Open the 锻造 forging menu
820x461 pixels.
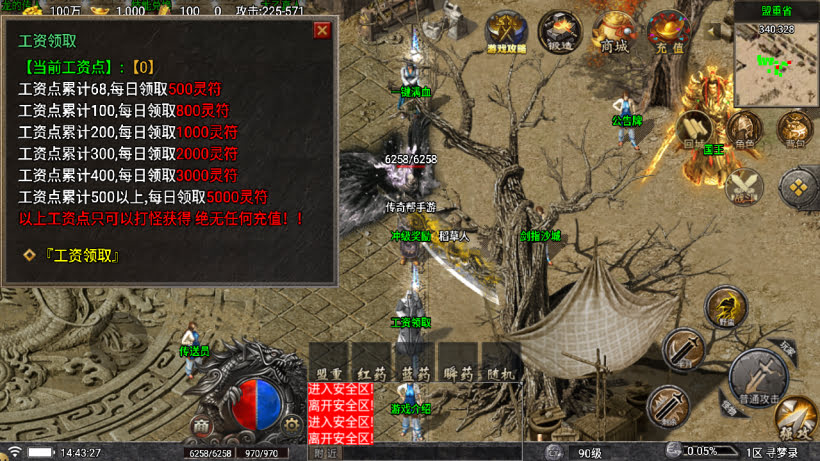[561, 33]
